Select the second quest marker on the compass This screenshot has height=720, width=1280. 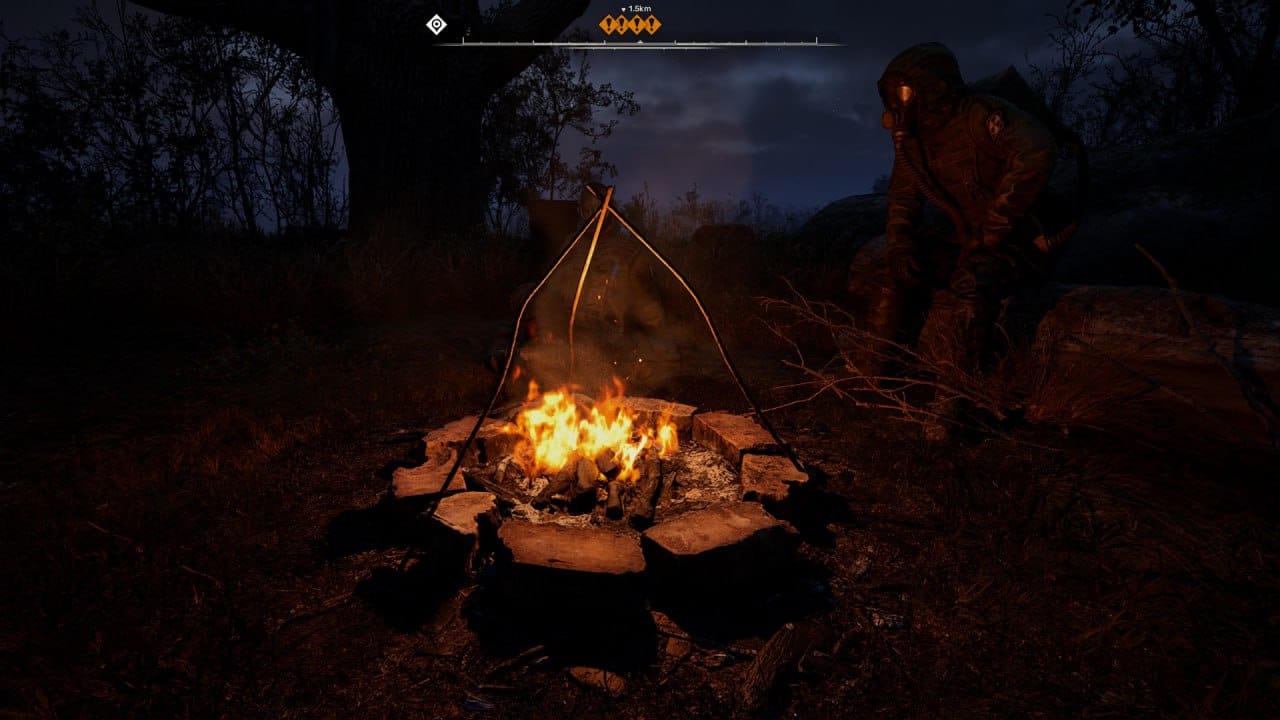[x=623, y=24]
